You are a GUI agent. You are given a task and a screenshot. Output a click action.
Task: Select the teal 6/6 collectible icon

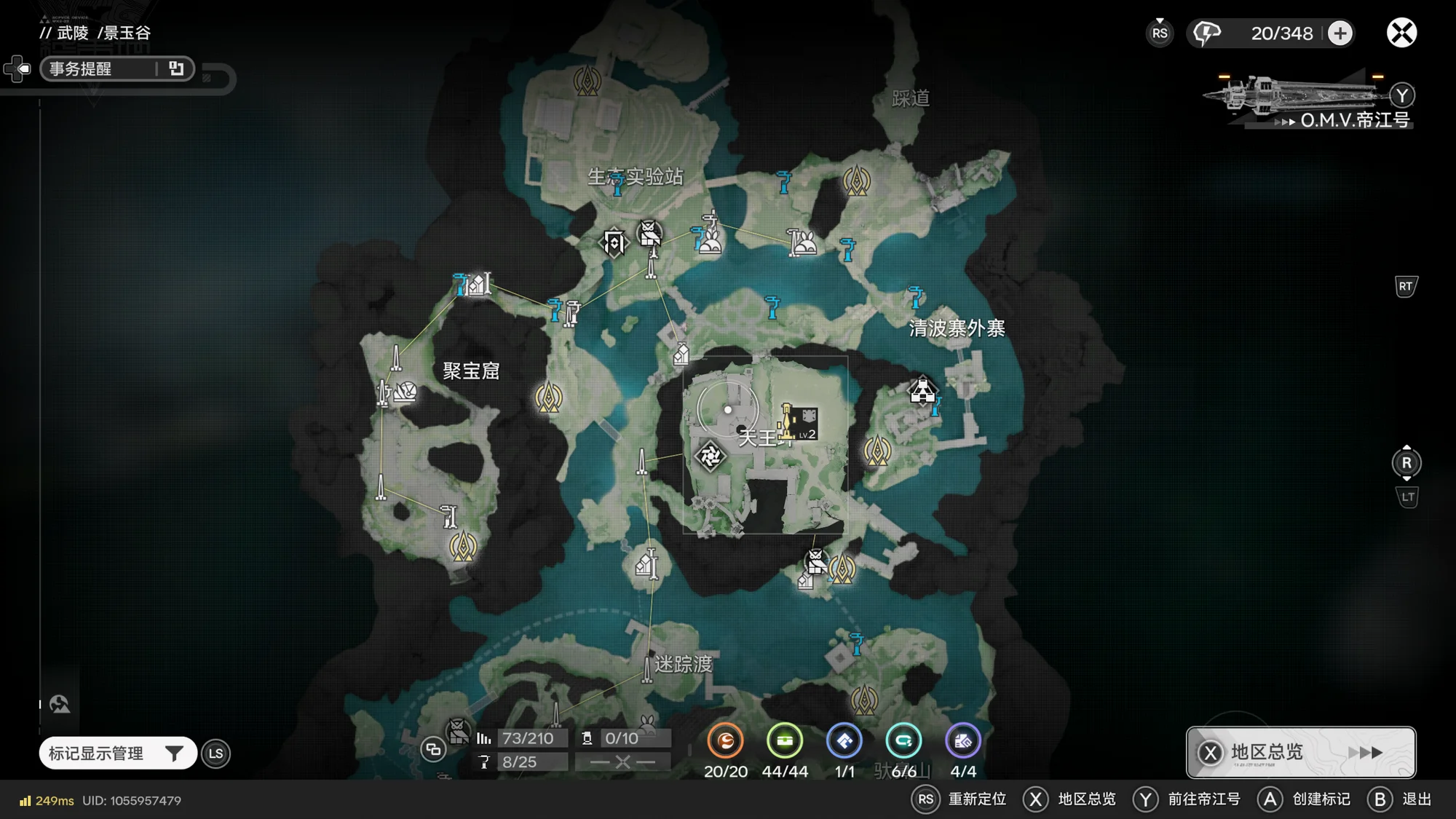coord(903,741)
